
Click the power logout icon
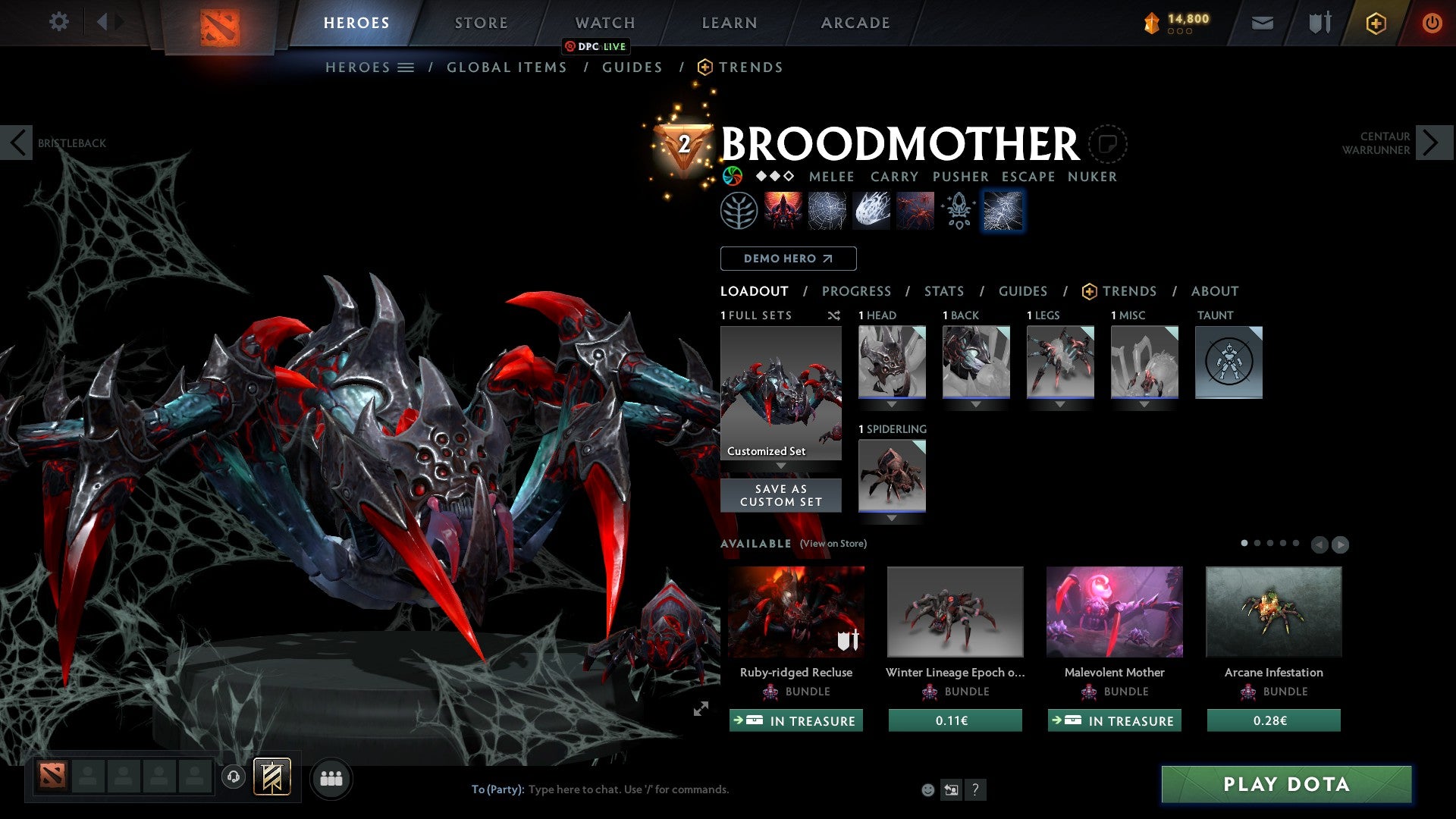(1432, 23)
